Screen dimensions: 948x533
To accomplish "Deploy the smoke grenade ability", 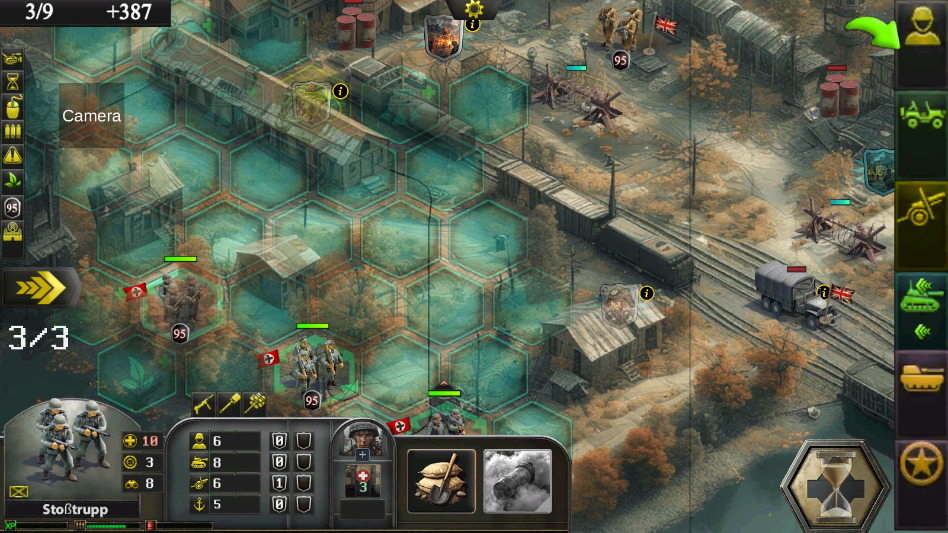I will (517, 481).
